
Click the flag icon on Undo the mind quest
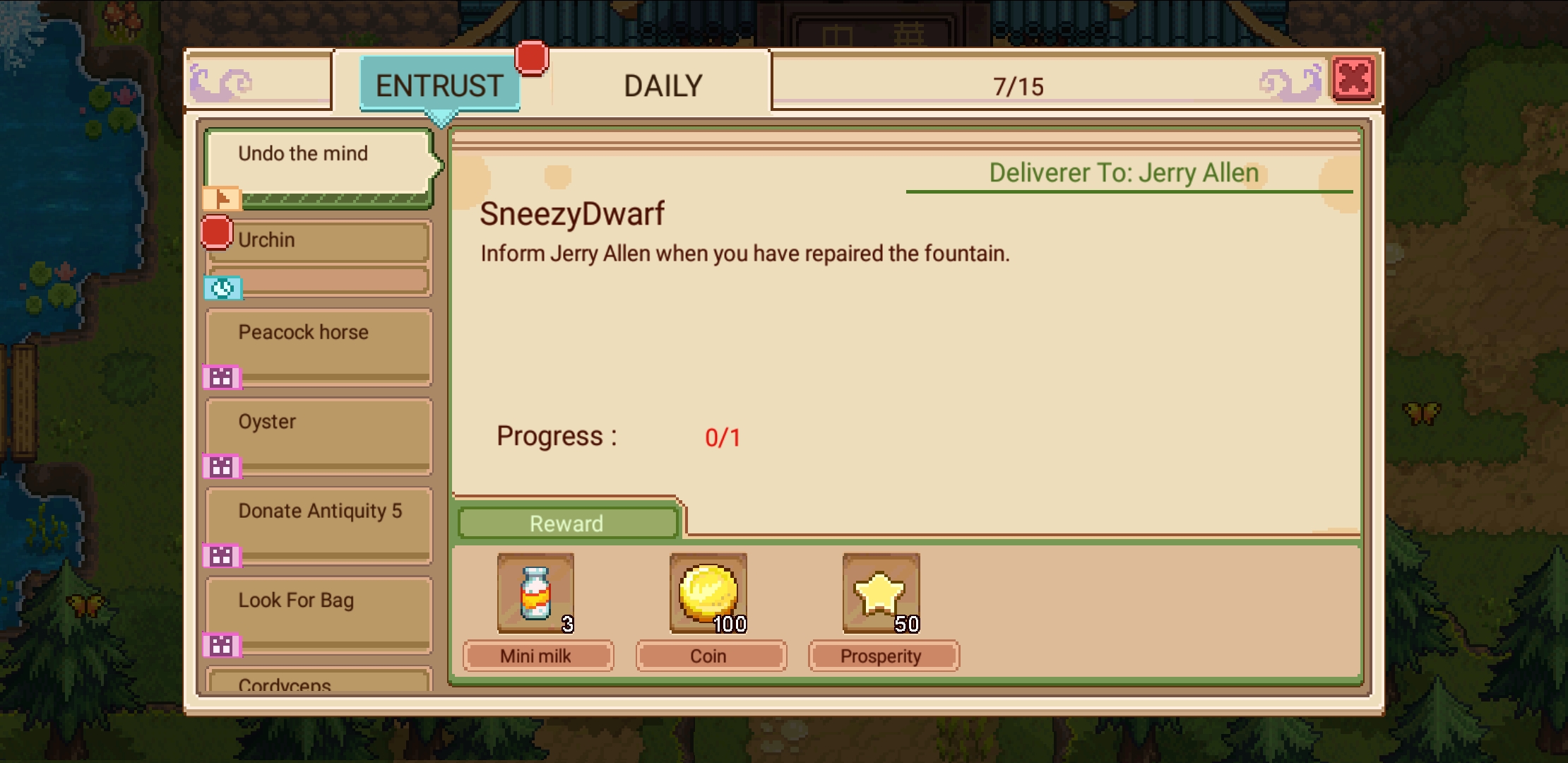coord(221,199)
